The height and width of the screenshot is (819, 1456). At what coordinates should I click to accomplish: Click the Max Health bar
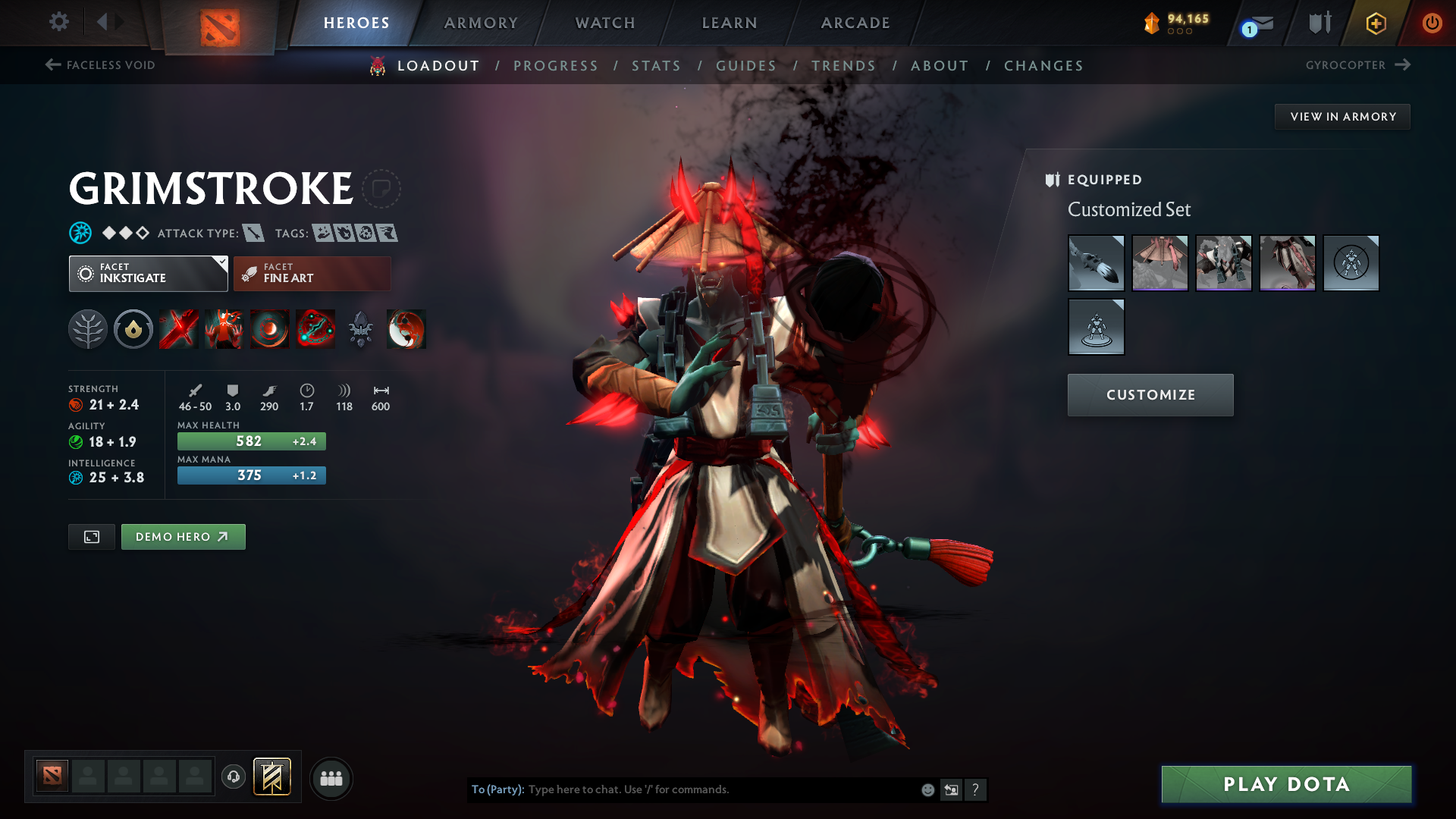click(x=251, y=441)
